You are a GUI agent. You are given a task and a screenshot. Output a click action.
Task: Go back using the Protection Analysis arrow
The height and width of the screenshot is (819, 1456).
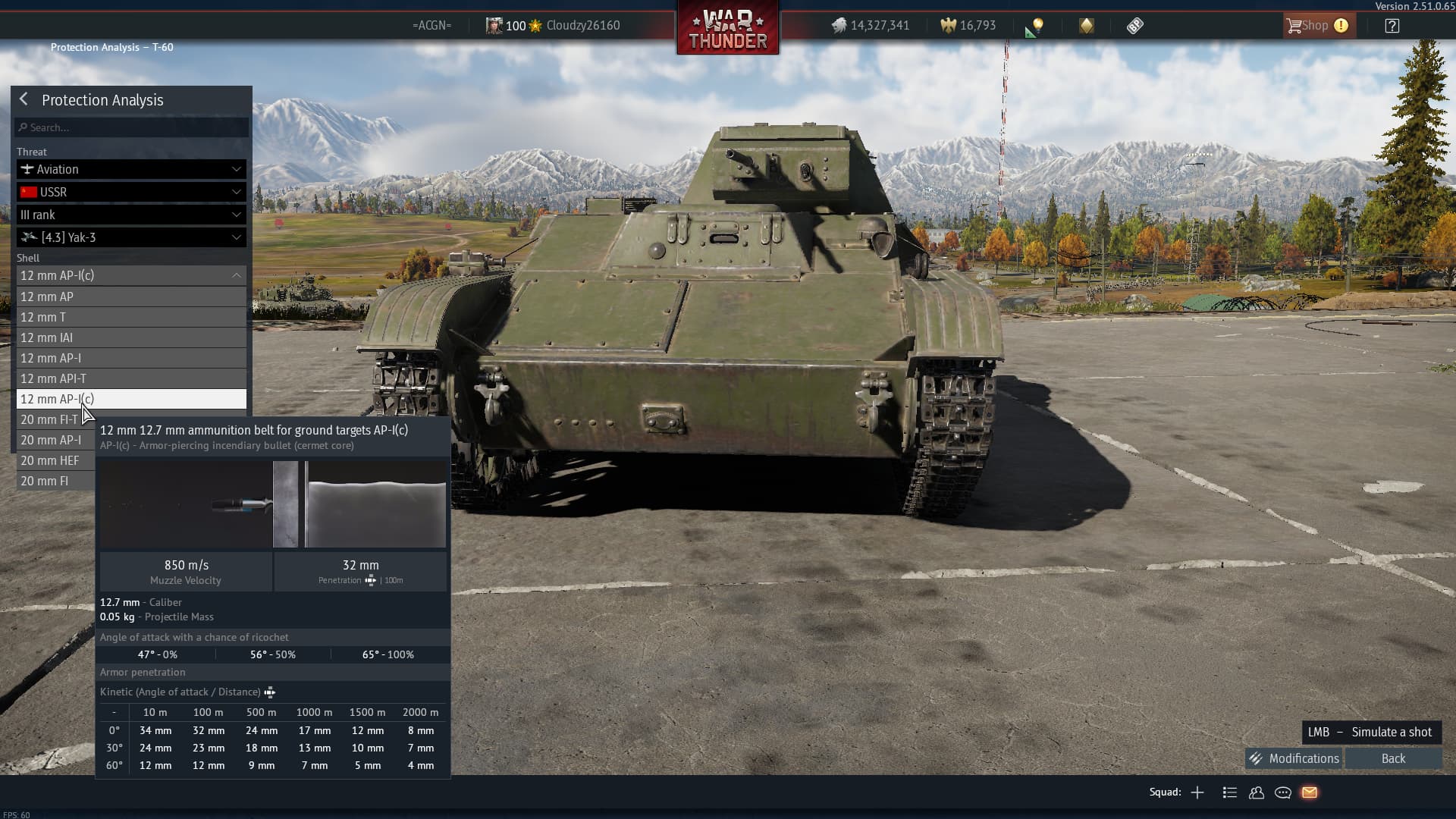pyautogui.click(x=24, y=99)
